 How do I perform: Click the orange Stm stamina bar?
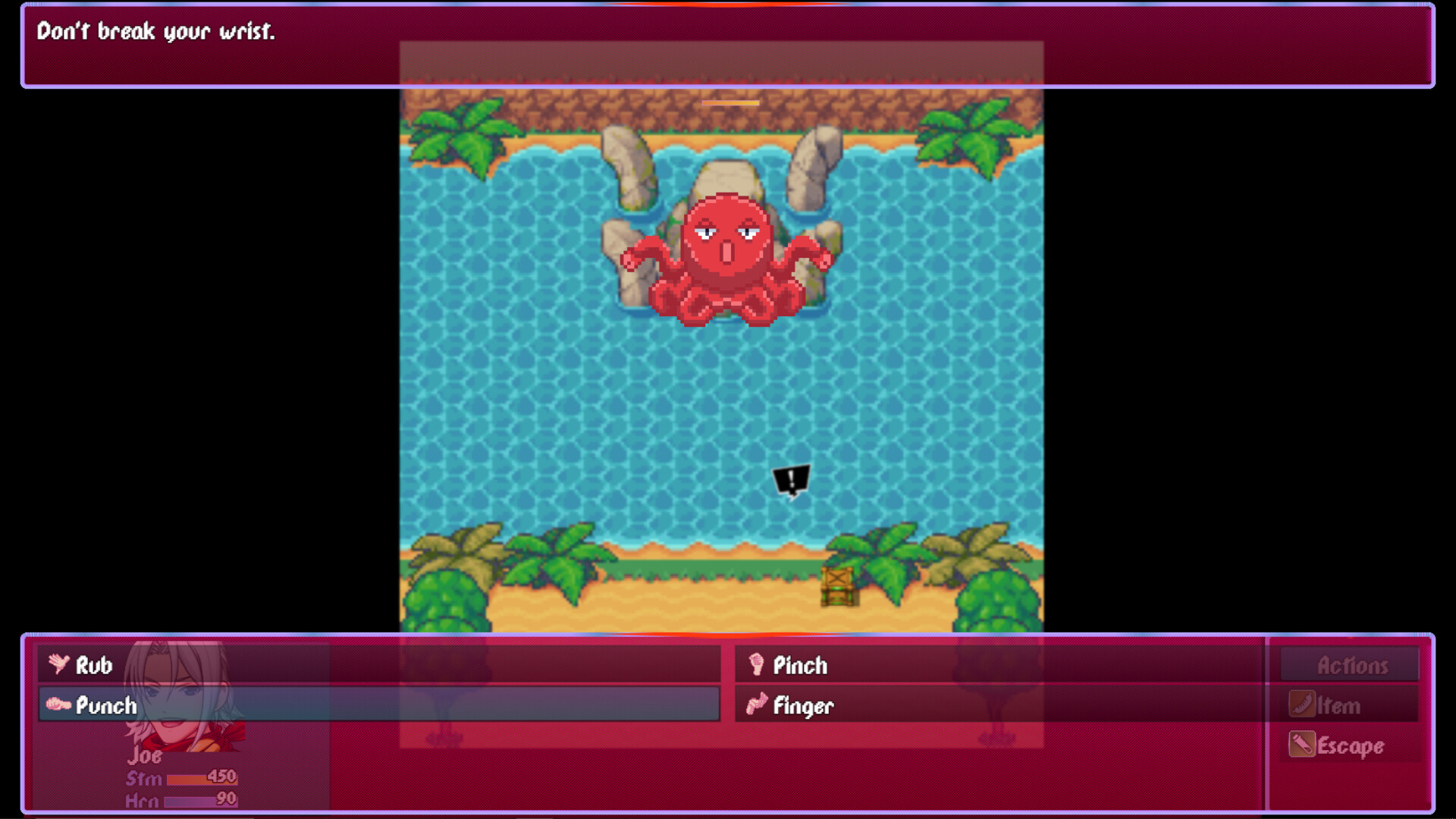[201, 777]
